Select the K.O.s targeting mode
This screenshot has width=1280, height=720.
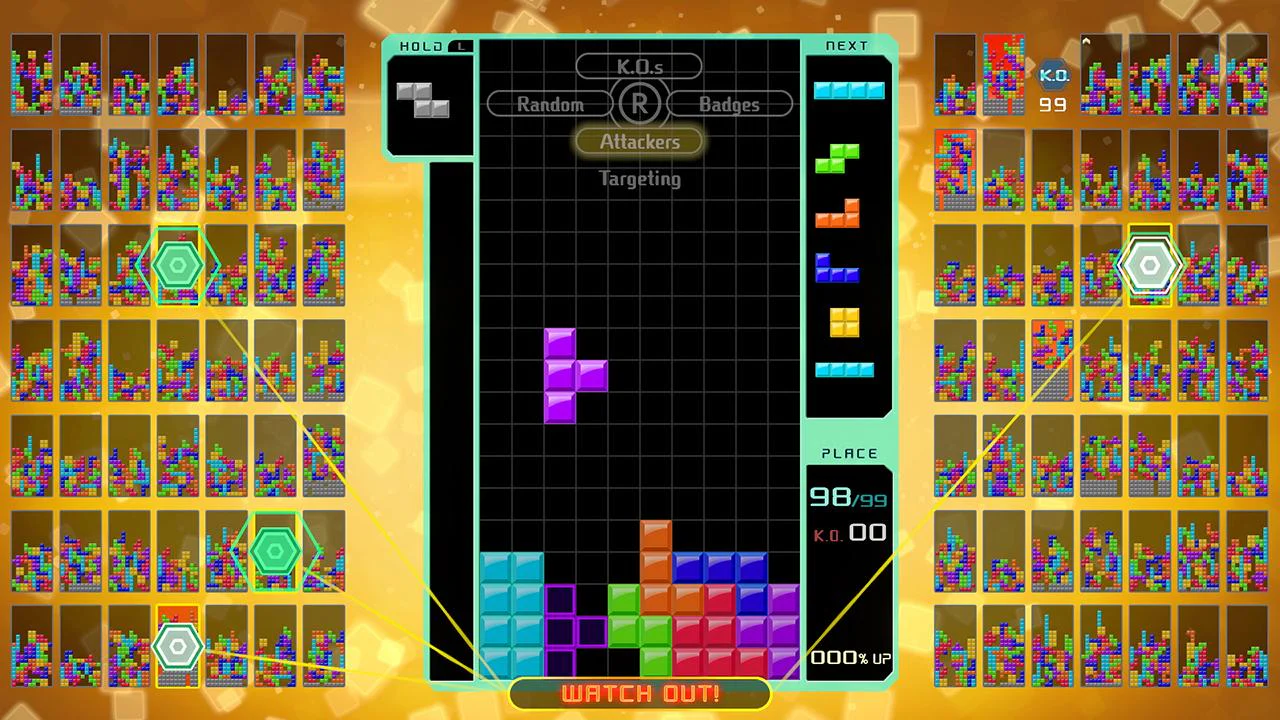(x=639, y=67)
